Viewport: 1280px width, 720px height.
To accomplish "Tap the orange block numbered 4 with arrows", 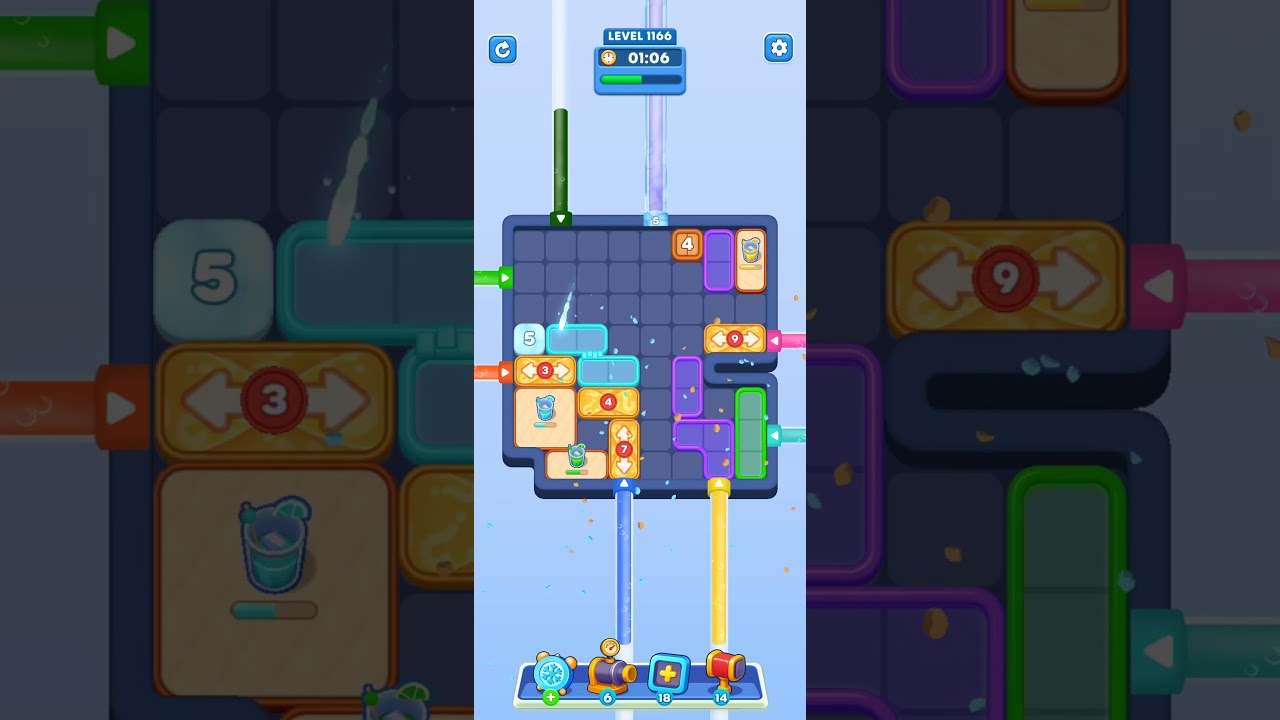I will click(x=608, y=403).
